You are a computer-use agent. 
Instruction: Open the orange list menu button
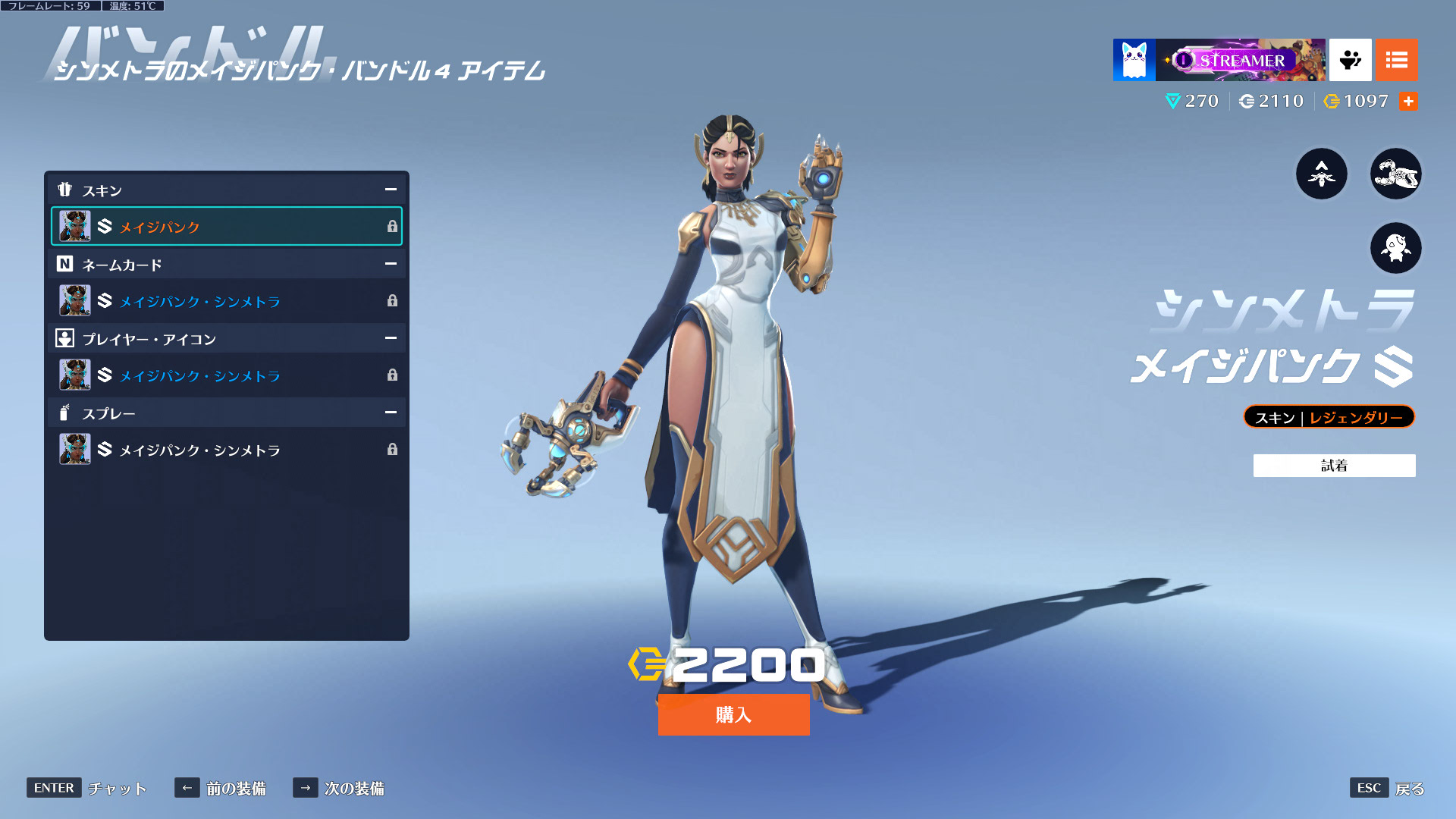pos(1396,60)
